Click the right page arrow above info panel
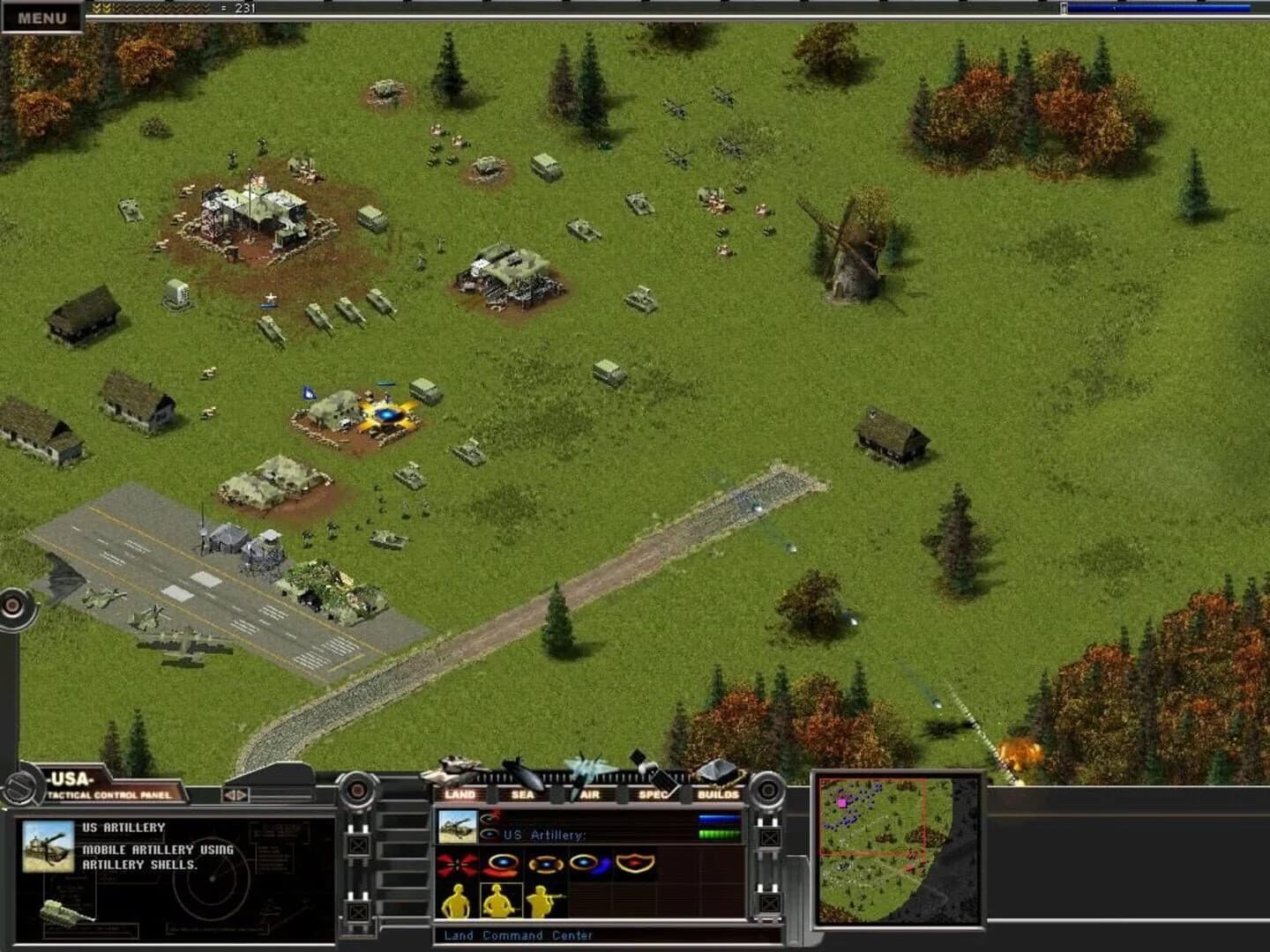 pyautogui.click(x=241, y=795)
